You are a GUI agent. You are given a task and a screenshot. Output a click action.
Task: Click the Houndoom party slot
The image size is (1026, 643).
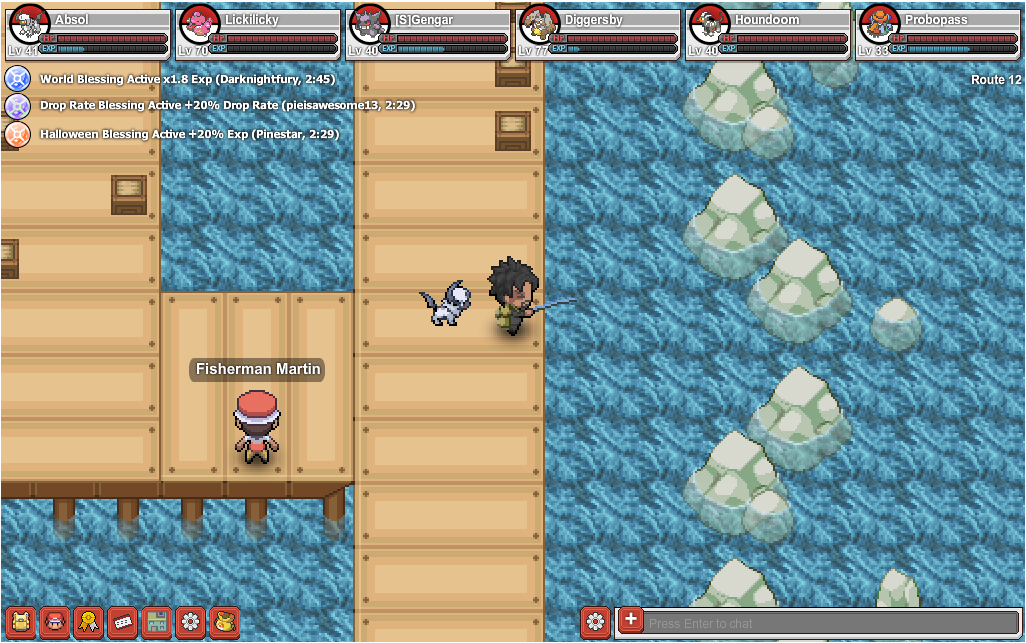(x=767, y=34)
